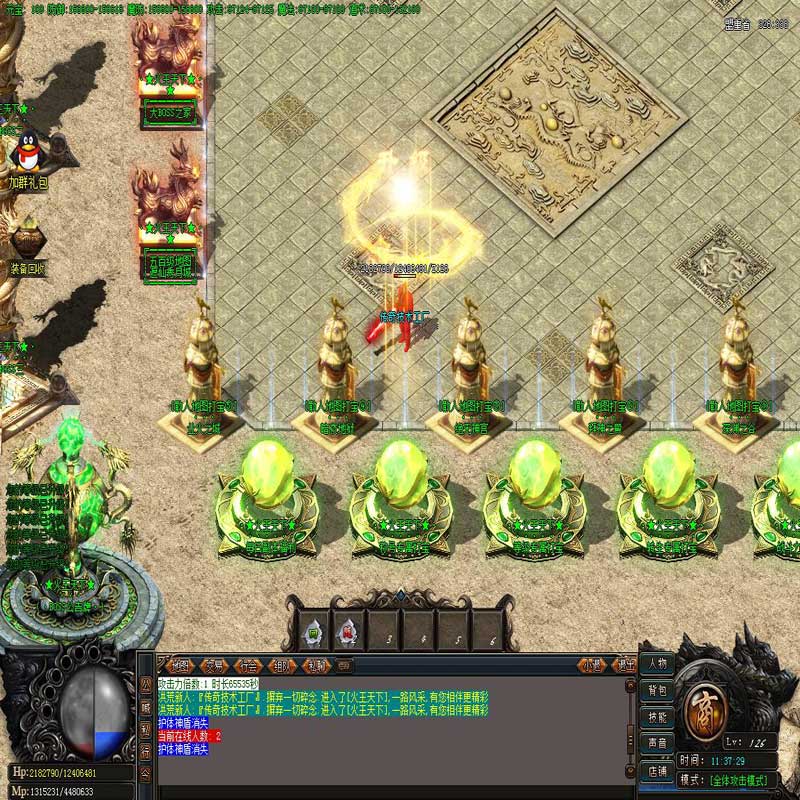
Task: Open the 行会 guild panel
Action: click(x=248, y=665)
